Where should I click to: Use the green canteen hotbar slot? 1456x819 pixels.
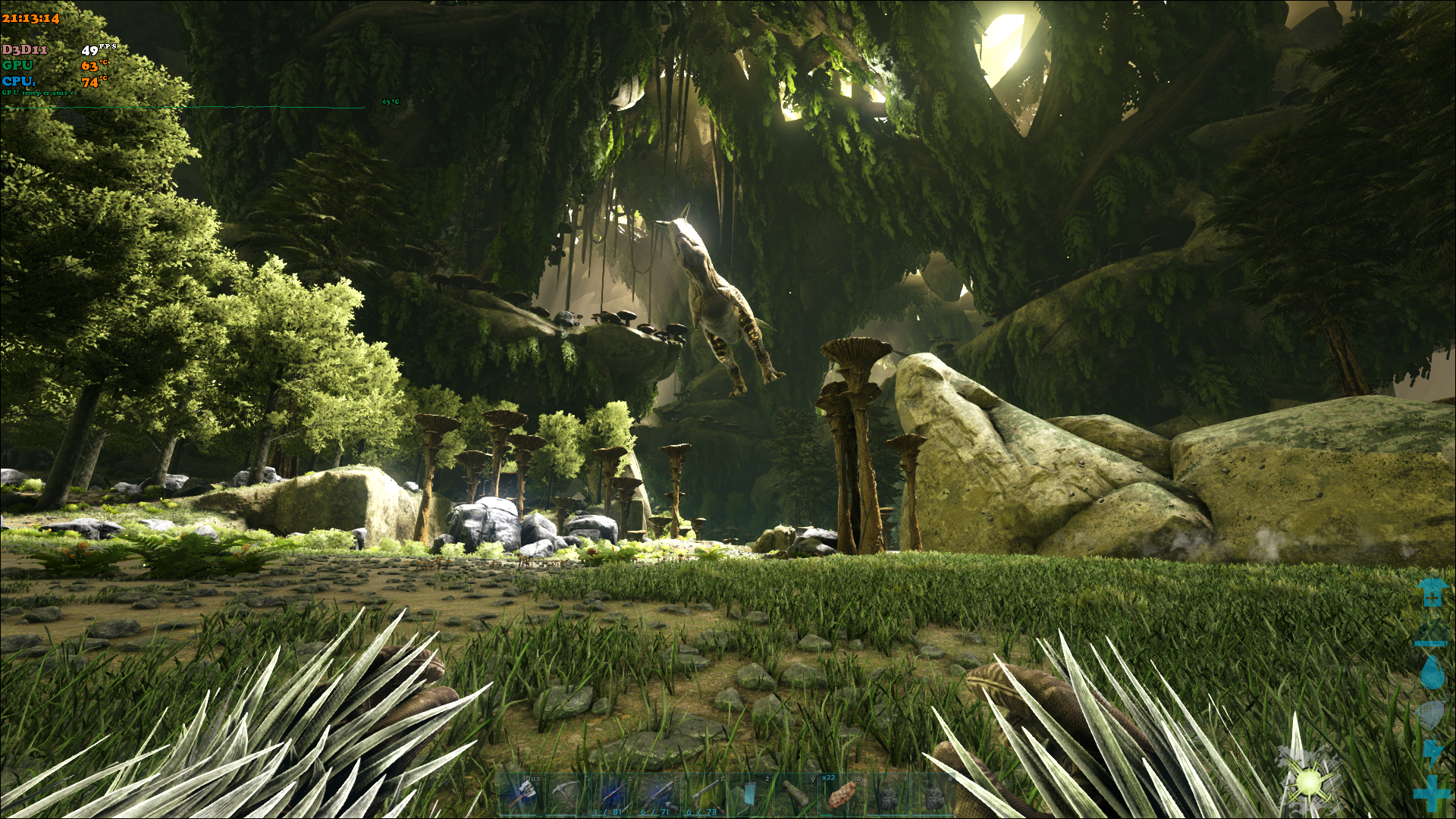click(795, 794)
